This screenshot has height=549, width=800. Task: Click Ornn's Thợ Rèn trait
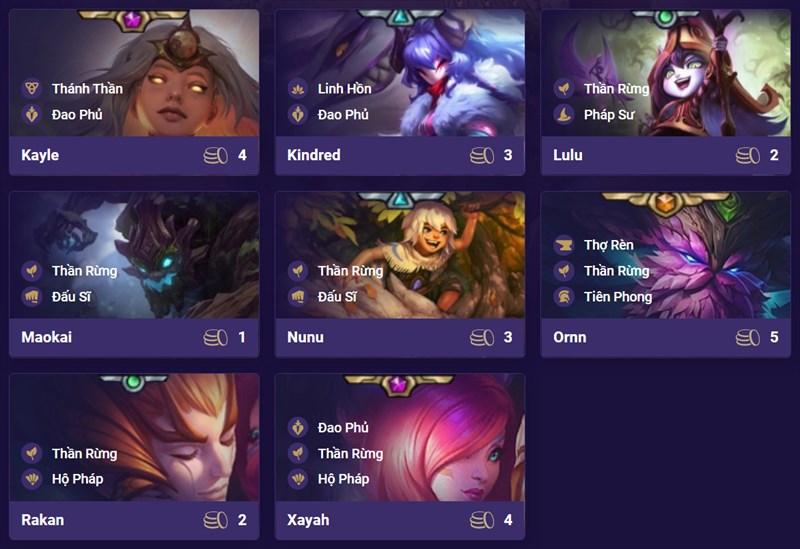tap(608, 245)
